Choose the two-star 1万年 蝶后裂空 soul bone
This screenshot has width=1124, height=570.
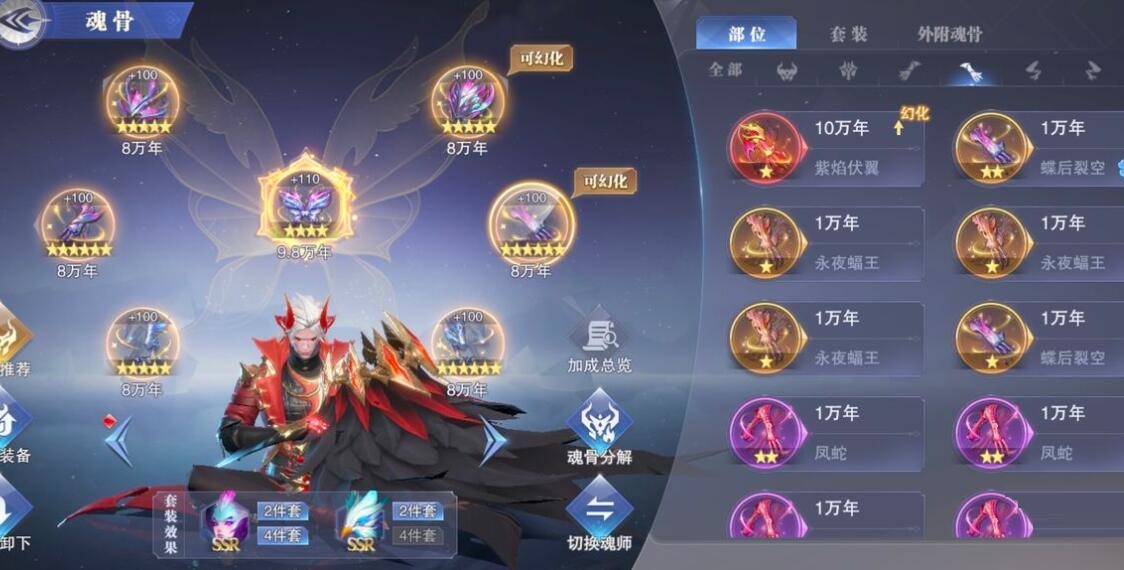click(x=1040, y=148)
